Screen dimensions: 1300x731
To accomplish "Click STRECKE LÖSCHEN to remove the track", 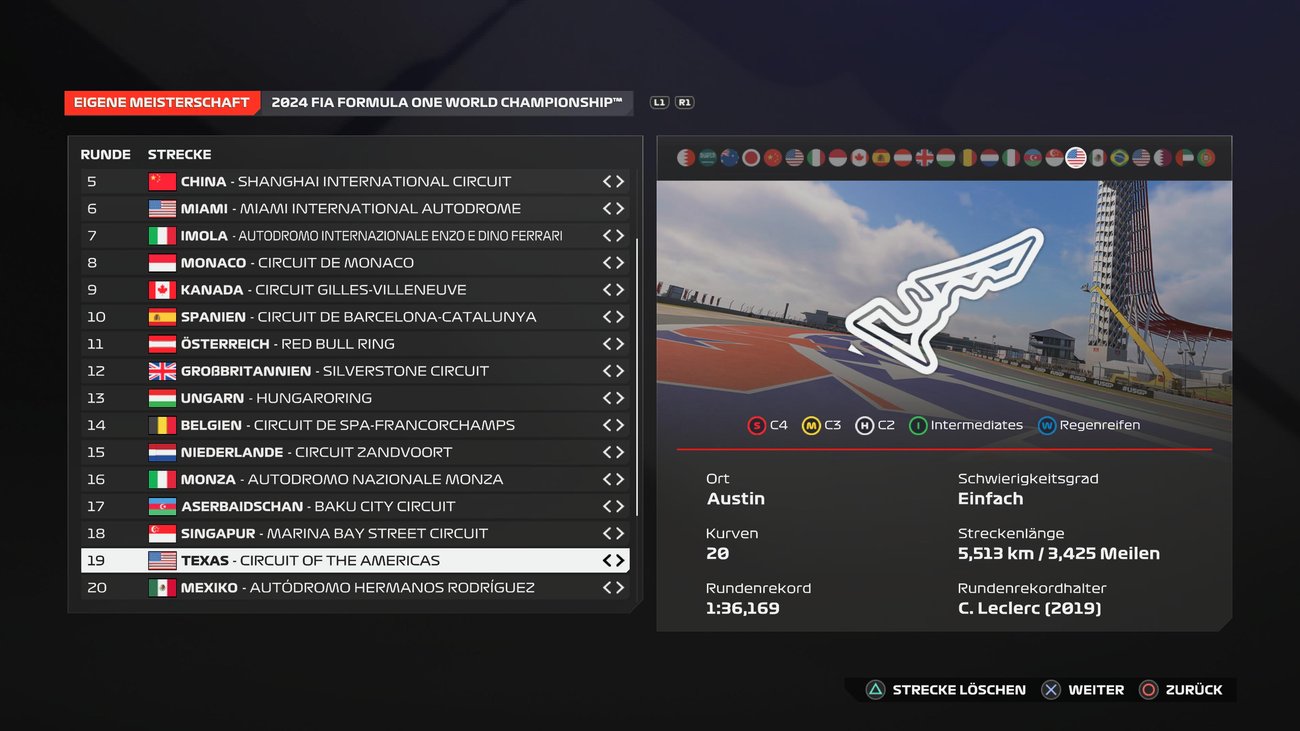I will pyautogui.click(x=946, y=689).
